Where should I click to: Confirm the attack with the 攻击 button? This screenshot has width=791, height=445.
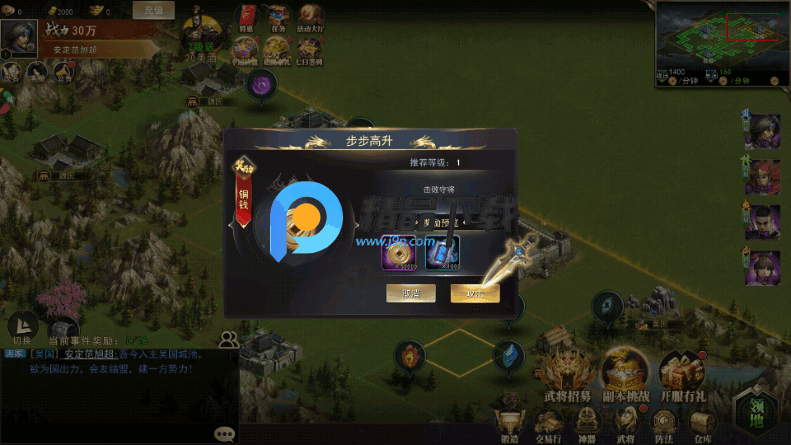click(474, 293)
